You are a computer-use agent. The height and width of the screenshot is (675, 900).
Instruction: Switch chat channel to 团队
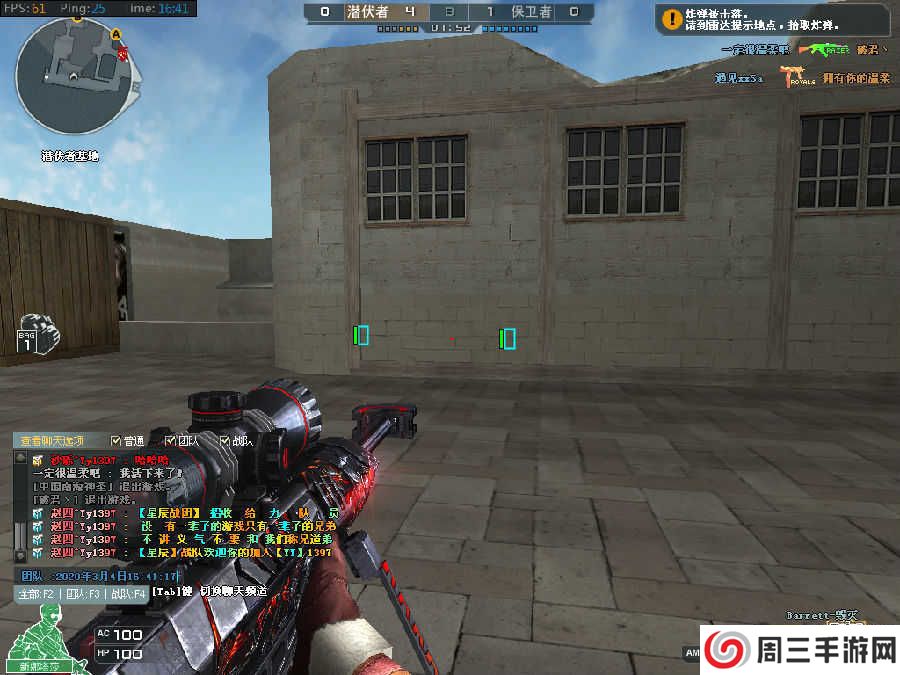click(x=82, y=593)
